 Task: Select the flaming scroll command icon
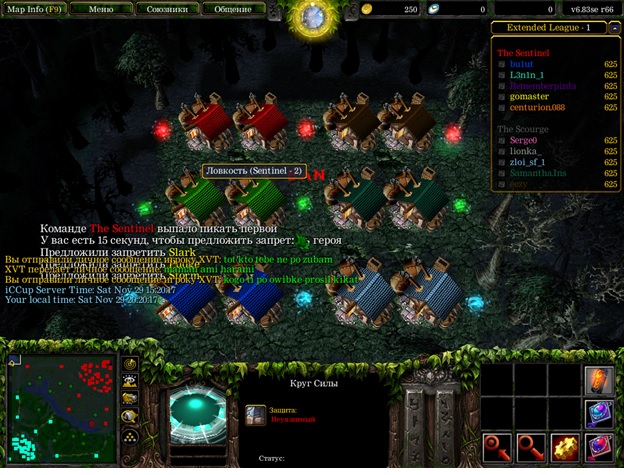[x=600, y=380]
